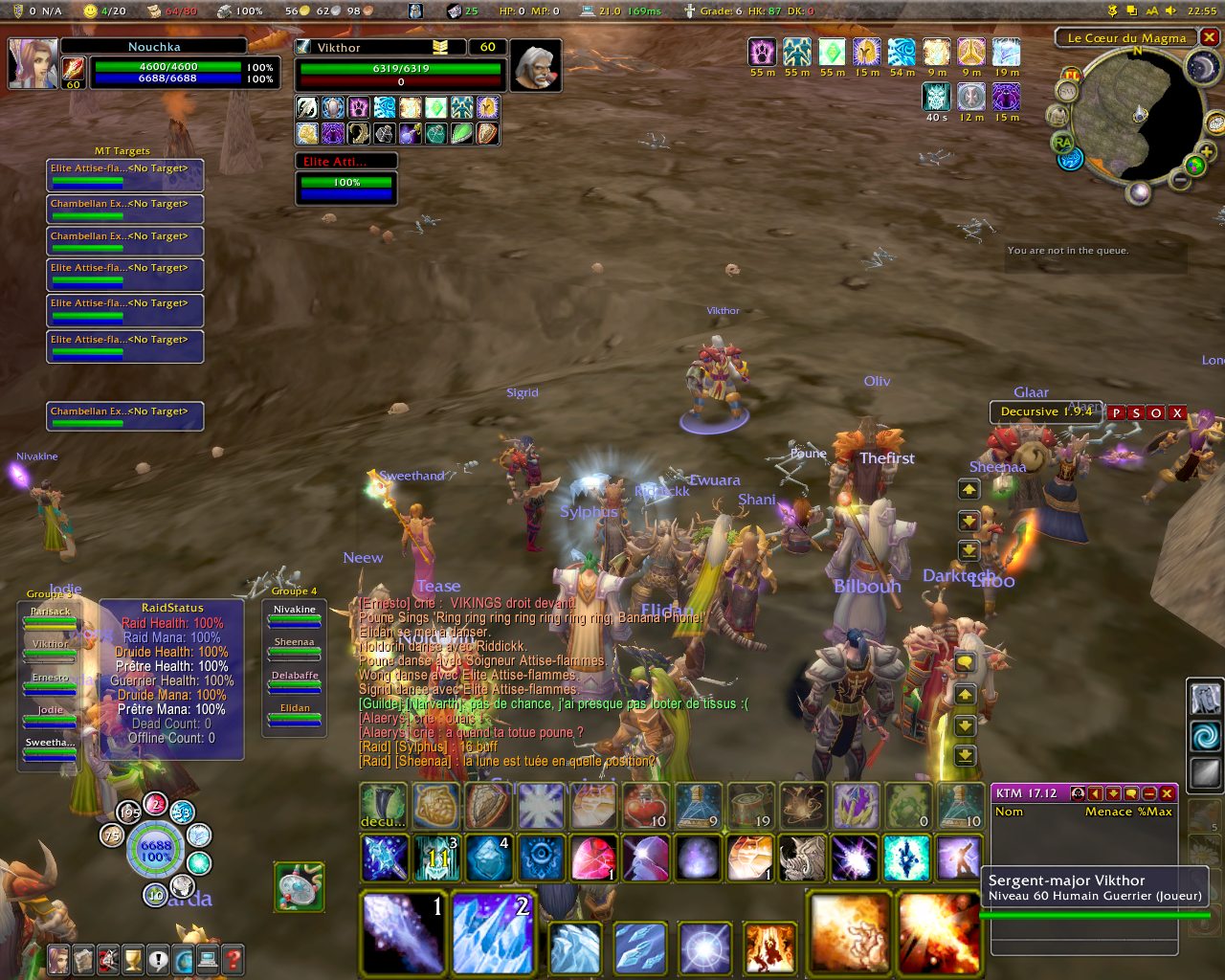Open the red question mark help button

233,958
